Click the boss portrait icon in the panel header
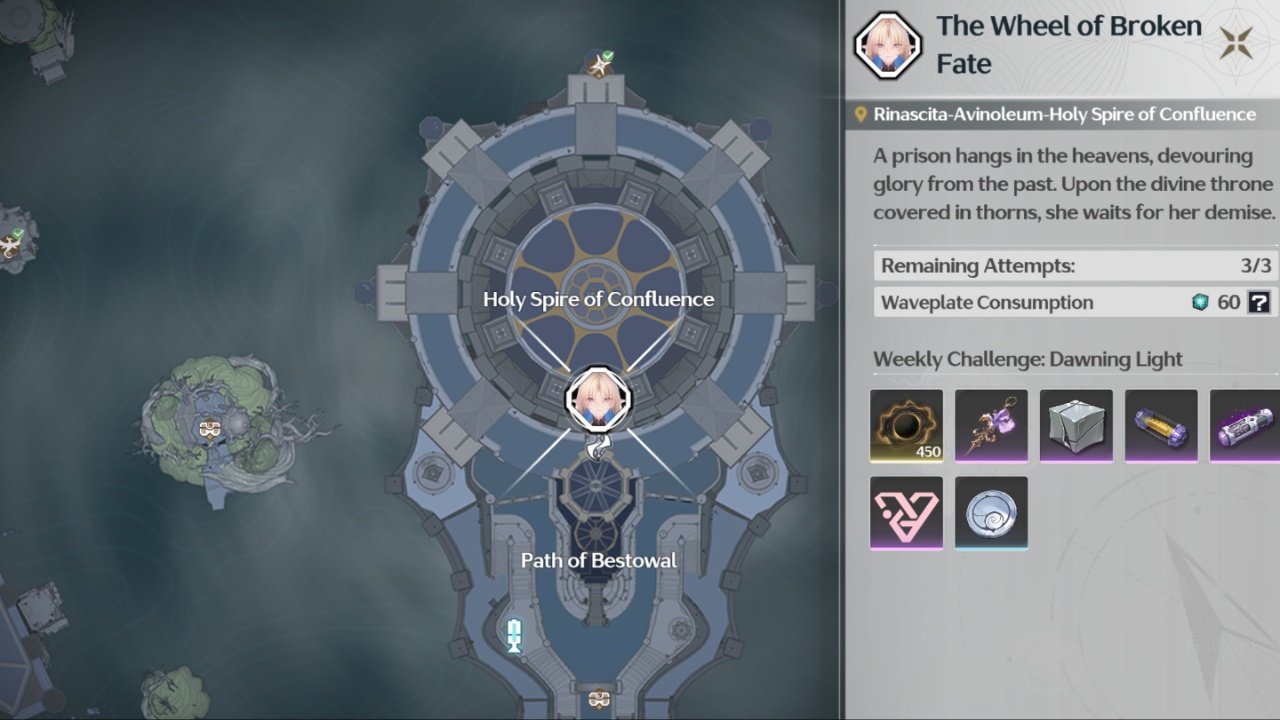The width and height of the screenshot is (1280, 720). (x=887, y=46)
